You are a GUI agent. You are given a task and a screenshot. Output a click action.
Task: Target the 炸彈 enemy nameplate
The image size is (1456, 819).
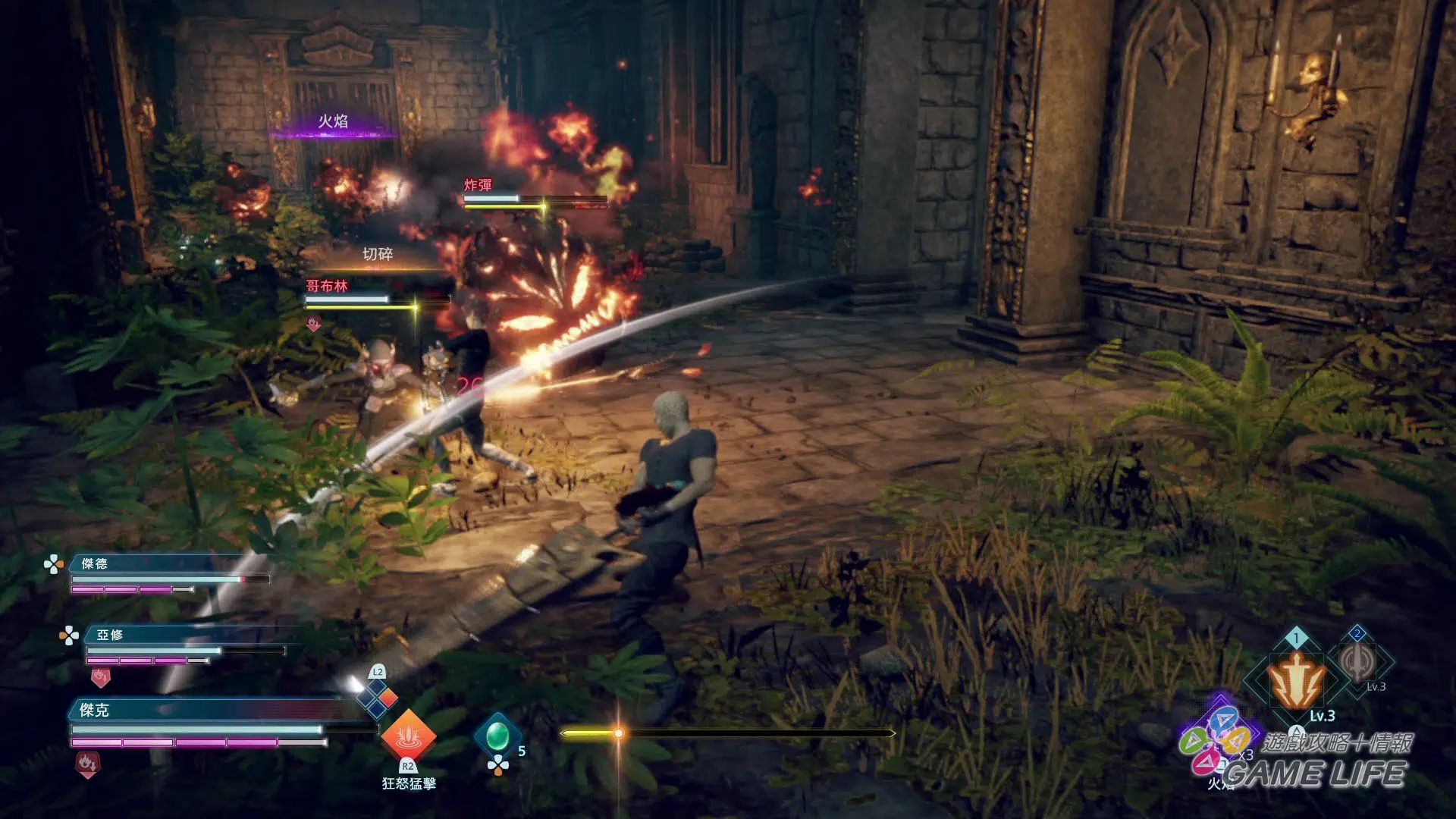click(478, 185)
